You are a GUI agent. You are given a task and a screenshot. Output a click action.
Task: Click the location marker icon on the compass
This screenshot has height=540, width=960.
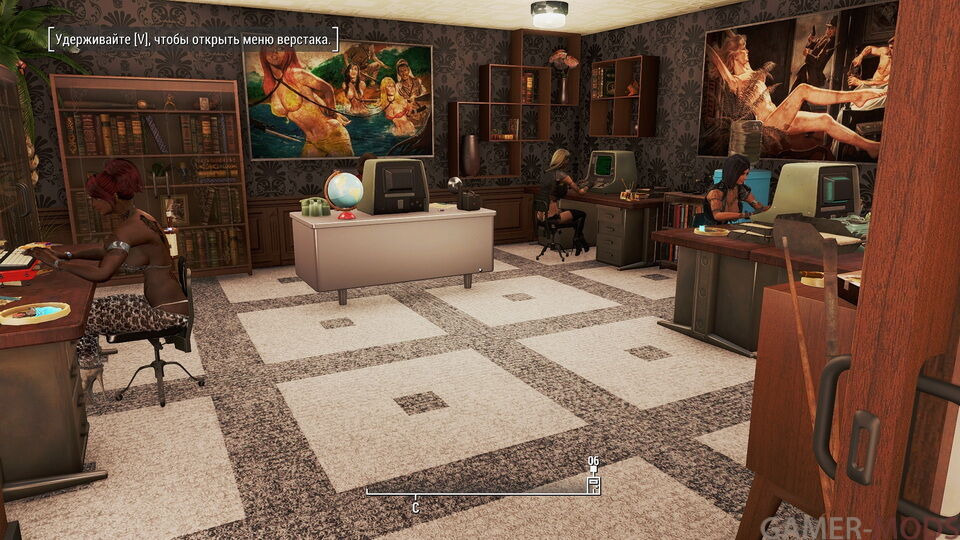coord(593,482)
